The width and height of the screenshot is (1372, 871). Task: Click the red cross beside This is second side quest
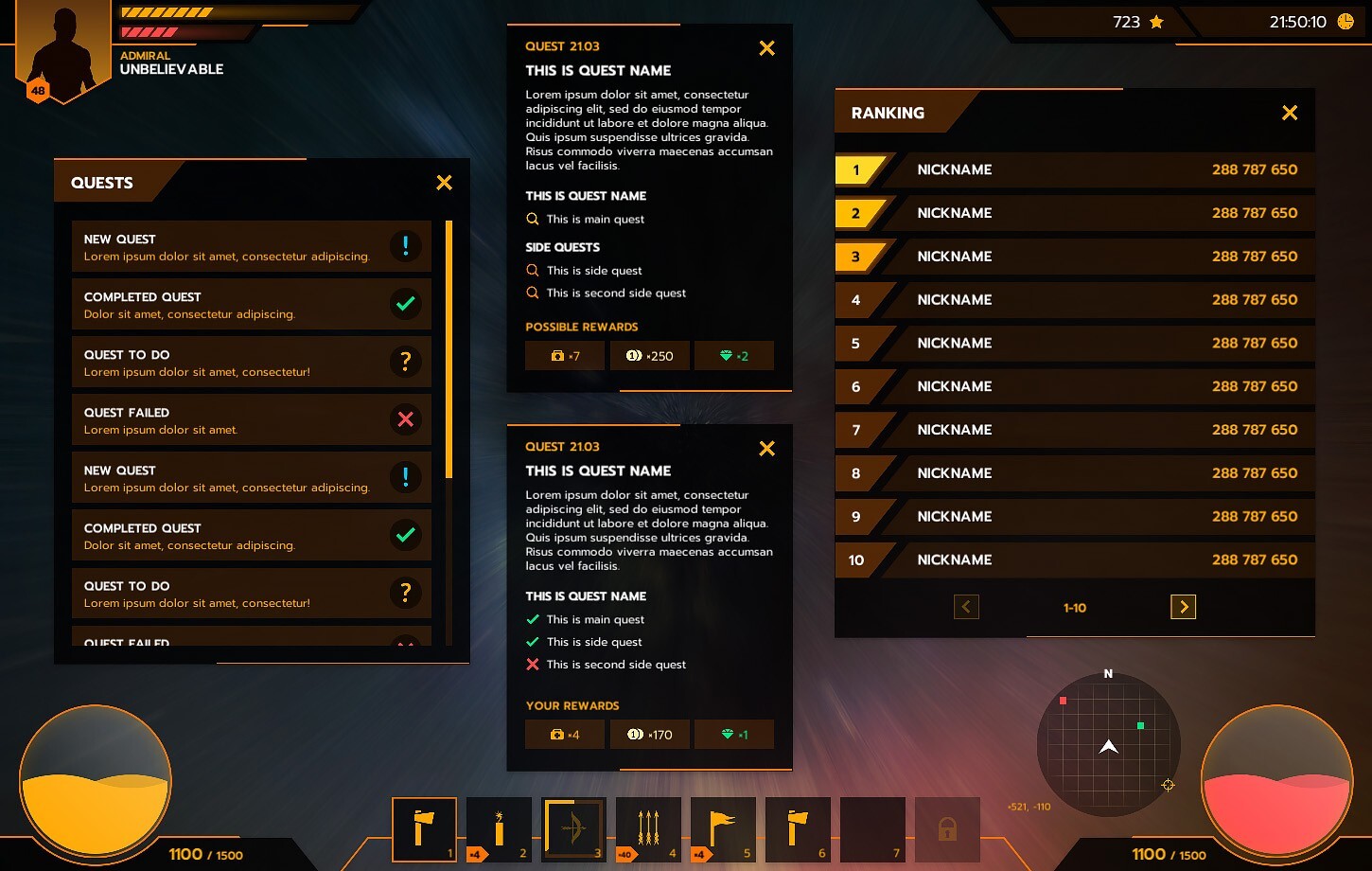(532, 665)
